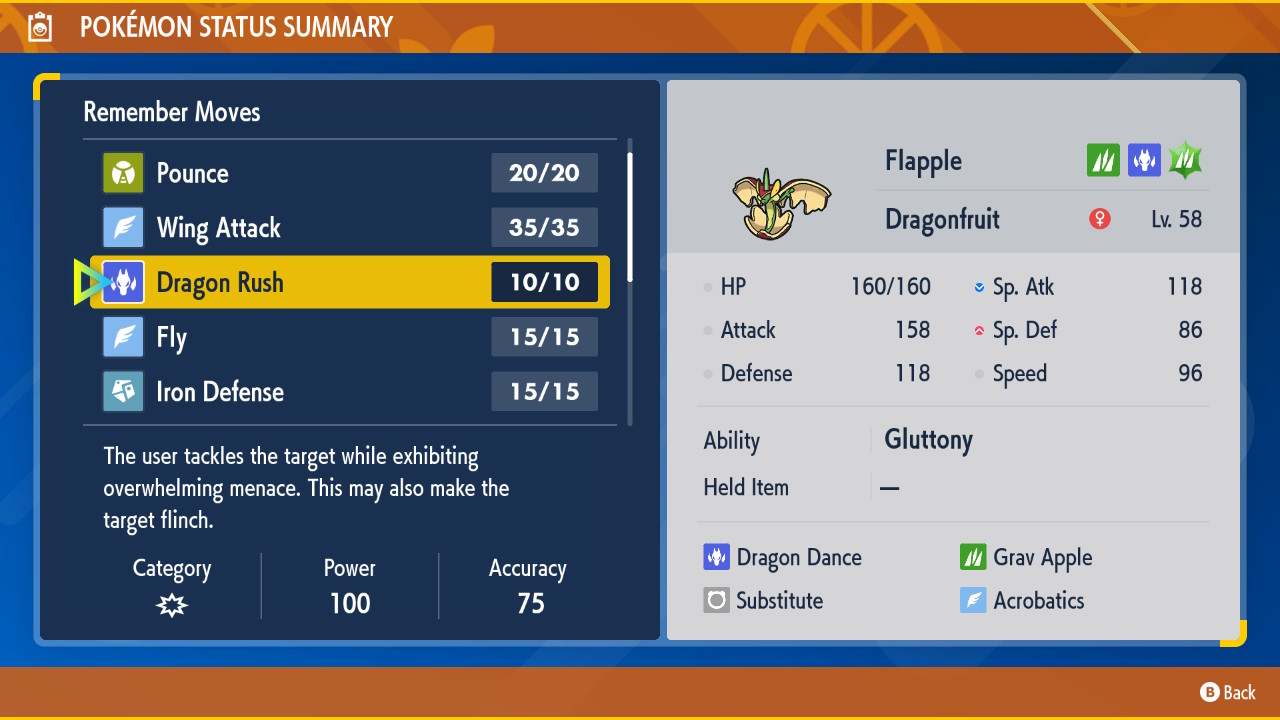Select the Pounce move

click(350, 173)
